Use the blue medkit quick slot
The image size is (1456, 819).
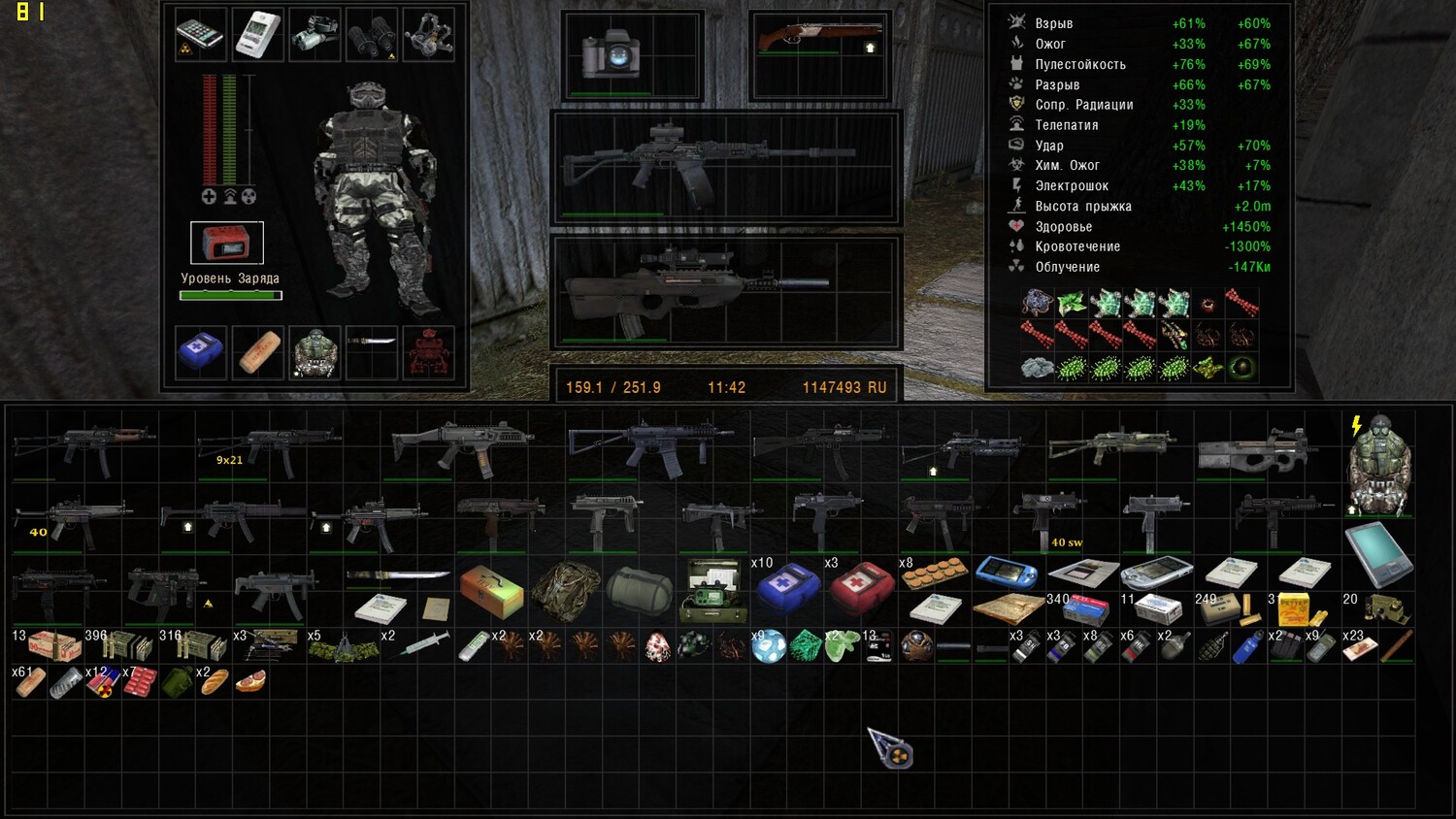(x=201, y=351)
